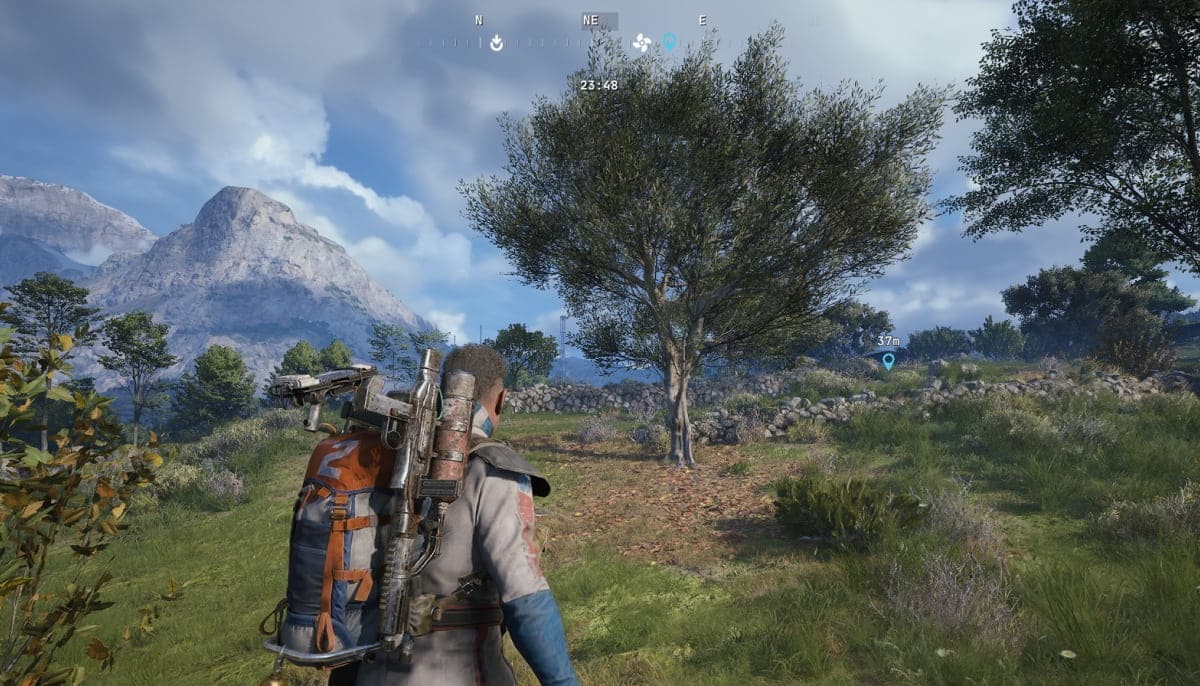The width and height of the screenshot is (1200, 686).
Task: Select the blue waypoint pin on the compass
Action: (x=669, y=42)
